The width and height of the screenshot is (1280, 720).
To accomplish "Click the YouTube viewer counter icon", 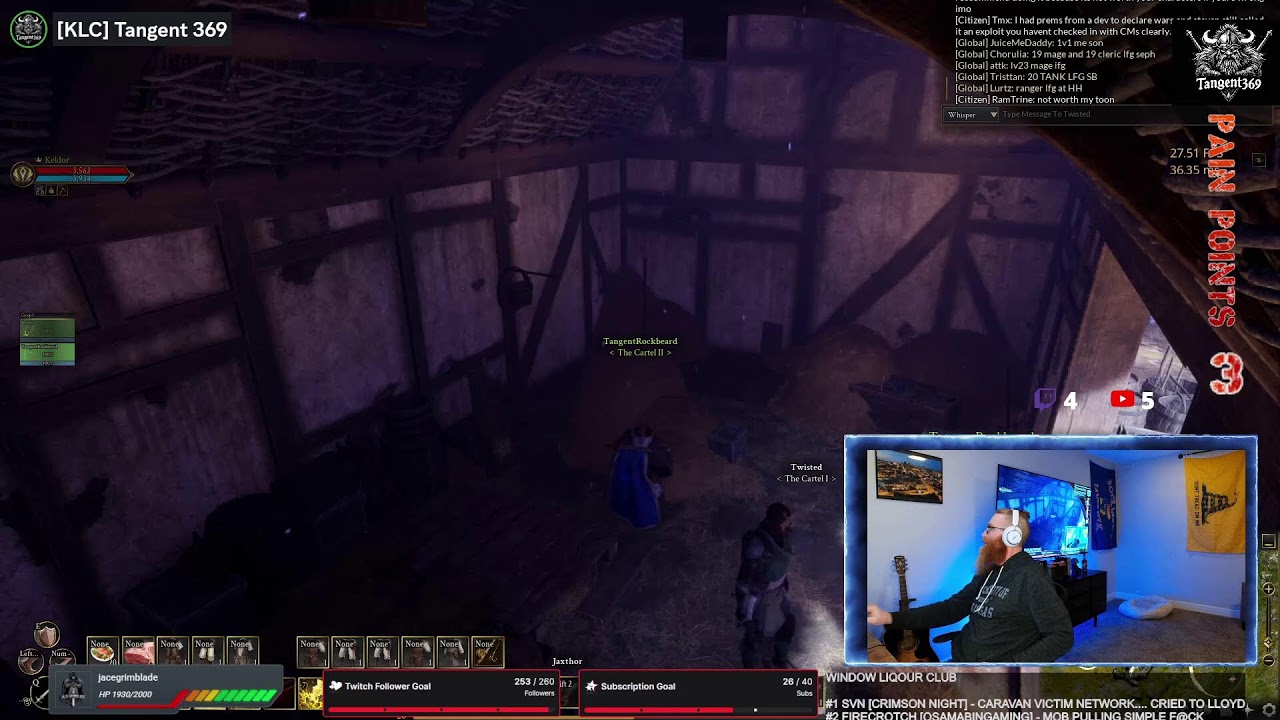I will (x=1122, y=400).
